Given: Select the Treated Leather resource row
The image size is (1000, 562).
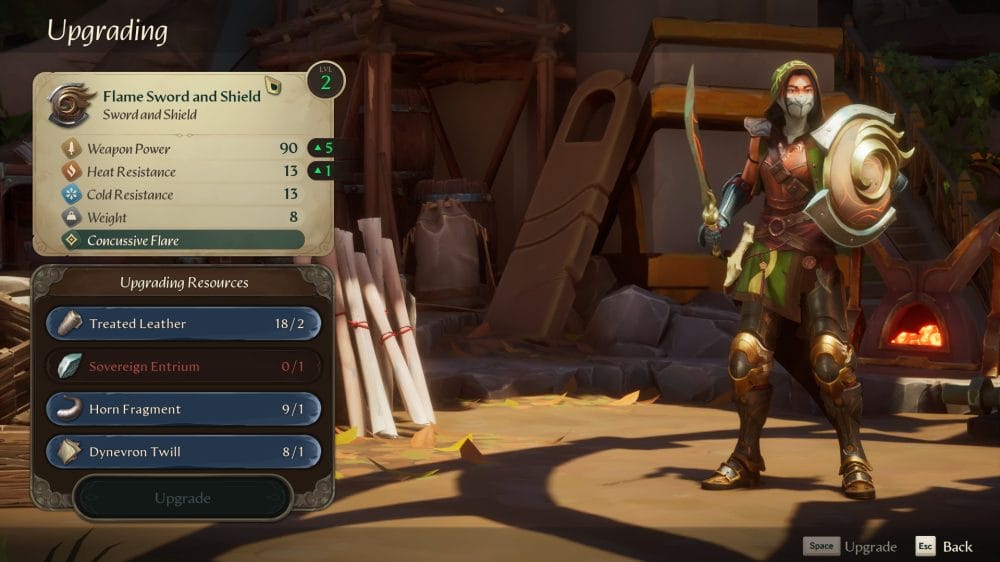Looking at the screenshot, I should (x=183, y=324).
